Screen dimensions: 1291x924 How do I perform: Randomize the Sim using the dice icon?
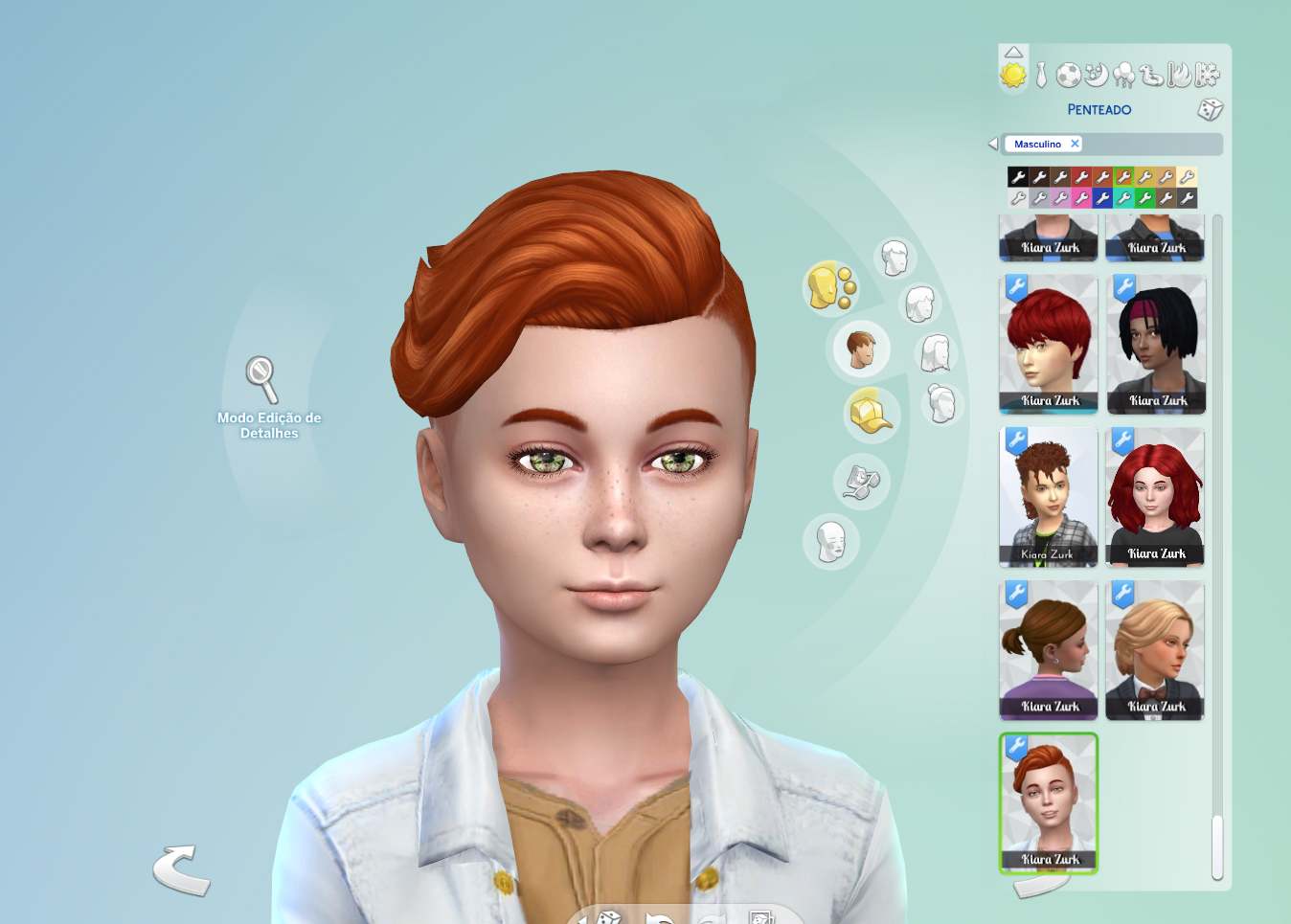tap(1210, 111)
